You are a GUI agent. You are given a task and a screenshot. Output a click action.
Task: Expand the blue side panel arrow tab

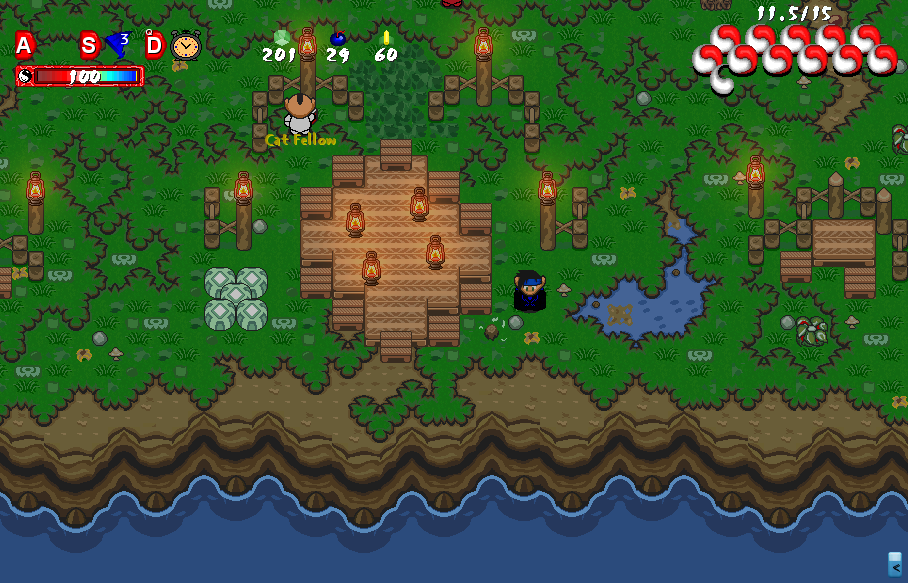point(895,564)
